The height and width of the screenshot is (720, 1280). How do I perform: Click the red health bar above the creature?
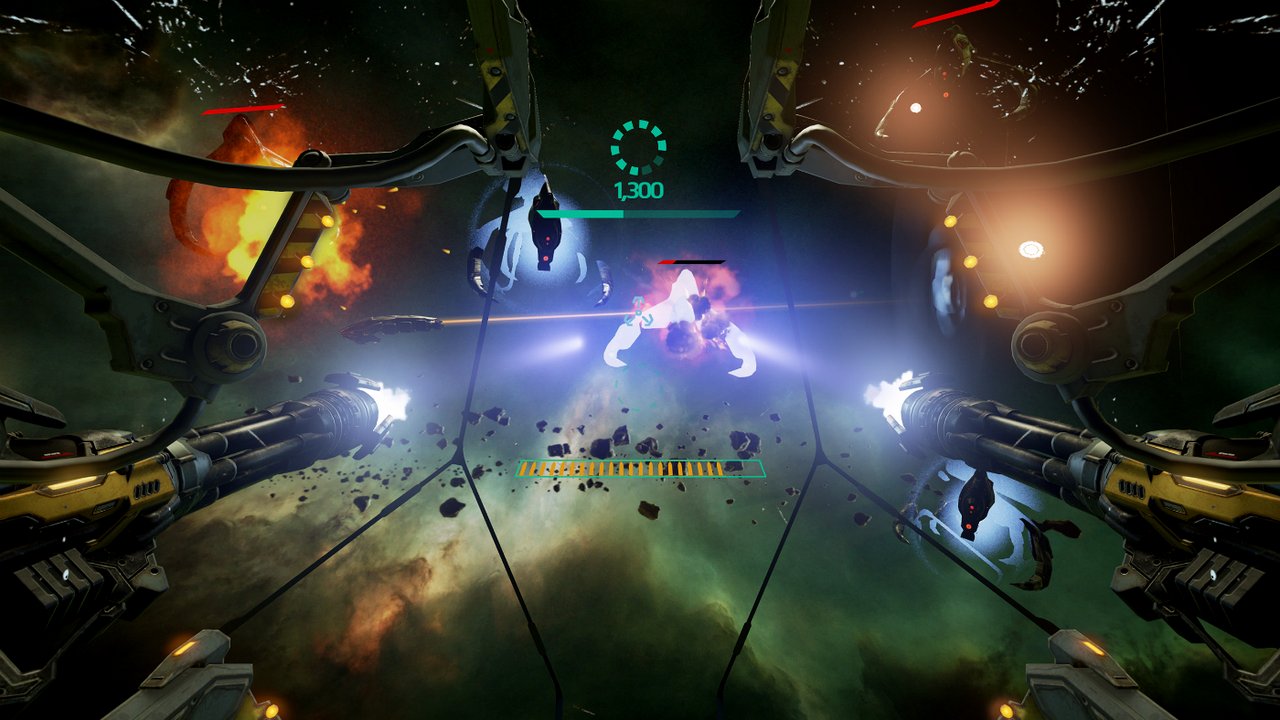(x=690, y=260)
